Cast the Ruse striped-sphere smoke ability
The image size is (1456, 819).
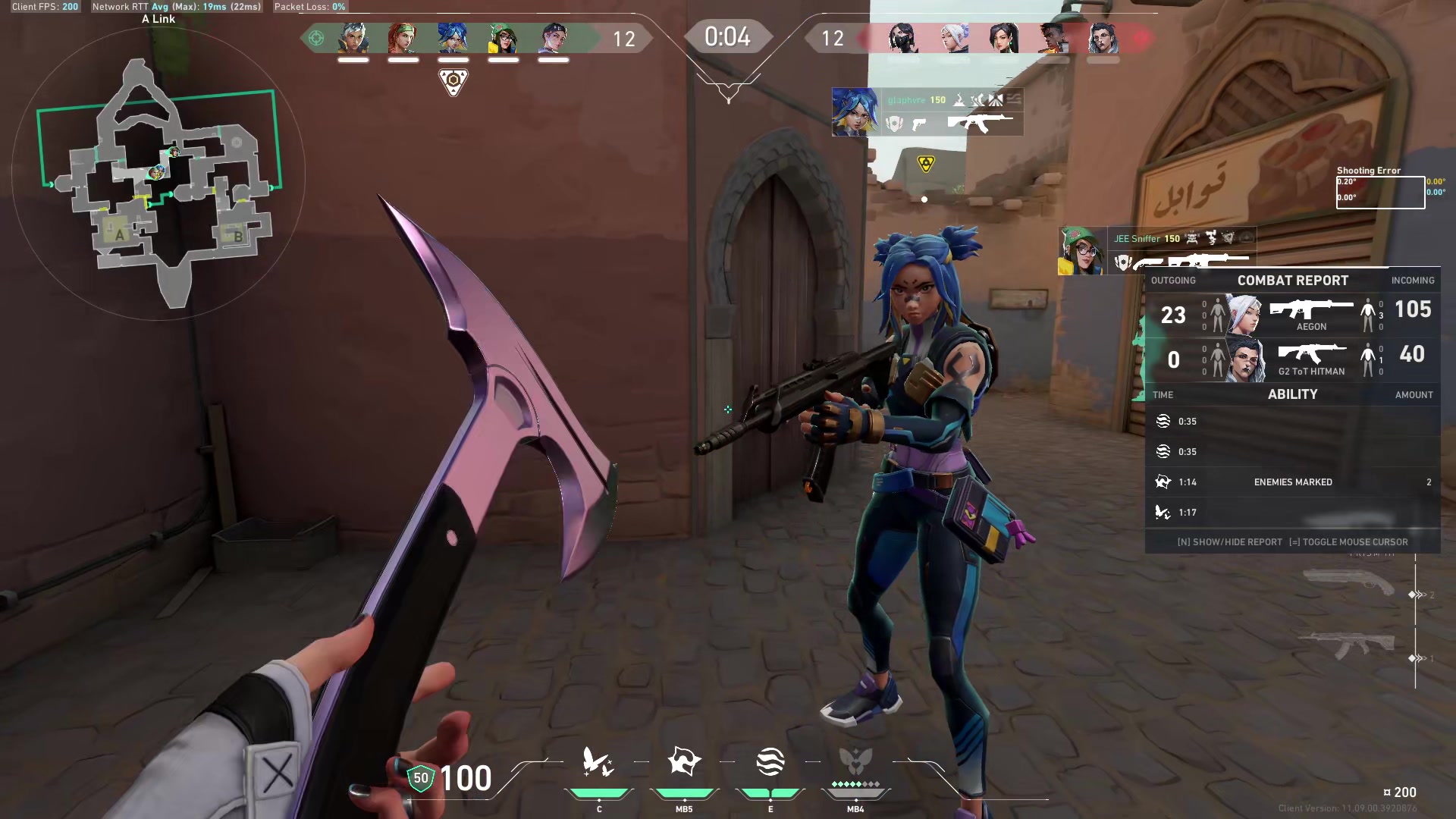pyautogui.click(x=770, y=762)
